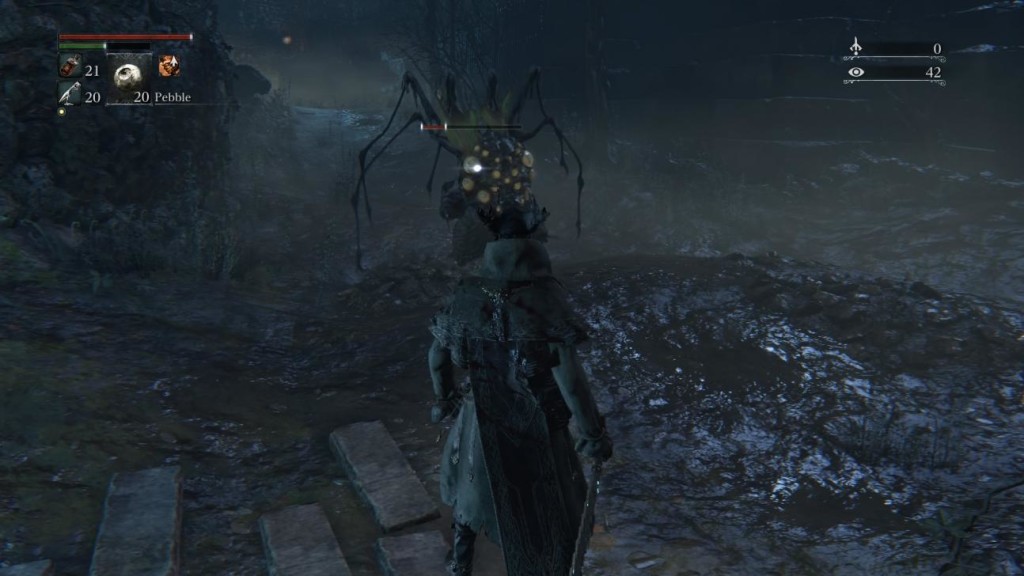Select the Blood Vial icon
This screenshot has width=1024, height=576.
[69, 67]
